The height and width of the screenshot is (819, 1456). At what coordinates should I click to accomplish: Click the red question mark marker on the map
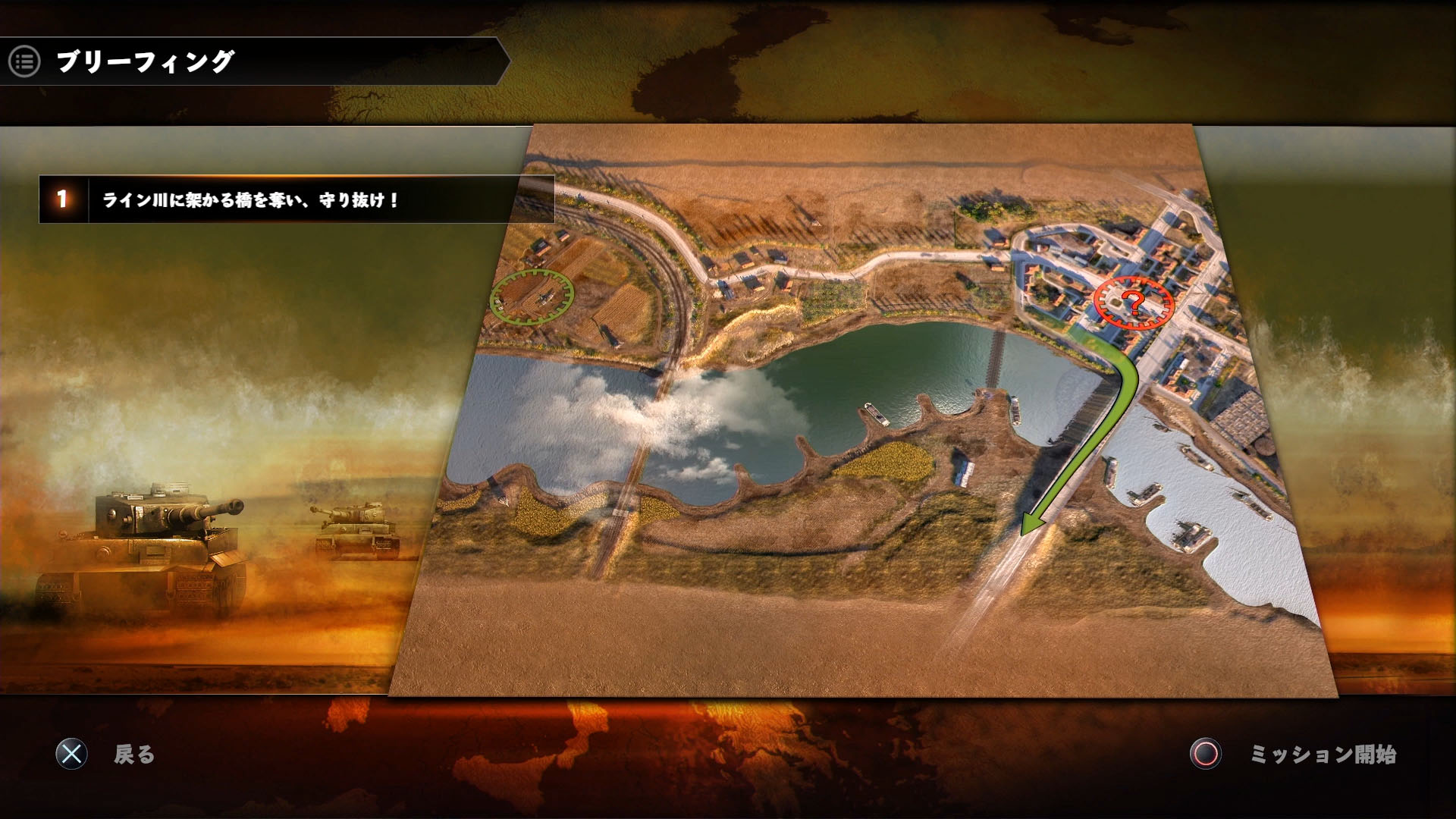(x=1133, y=303)
